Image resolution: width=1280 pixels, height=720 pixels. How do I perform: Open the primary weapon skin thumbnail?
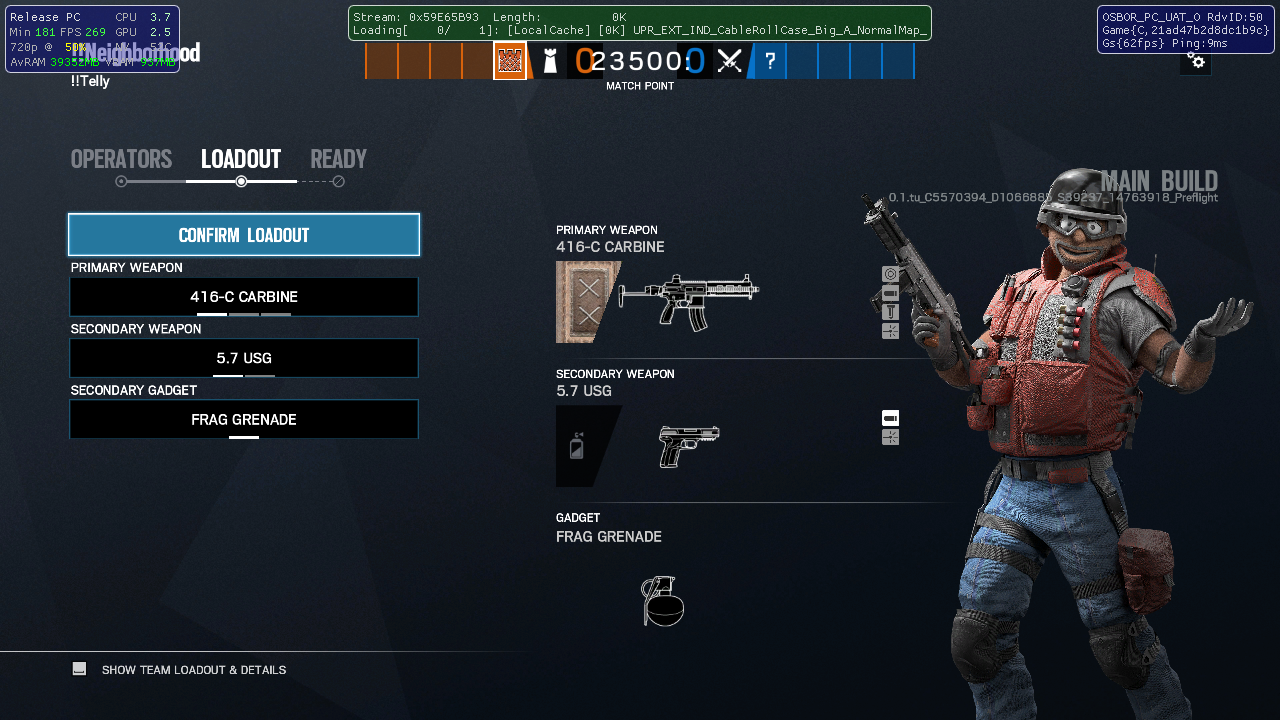tap(587, 302)
